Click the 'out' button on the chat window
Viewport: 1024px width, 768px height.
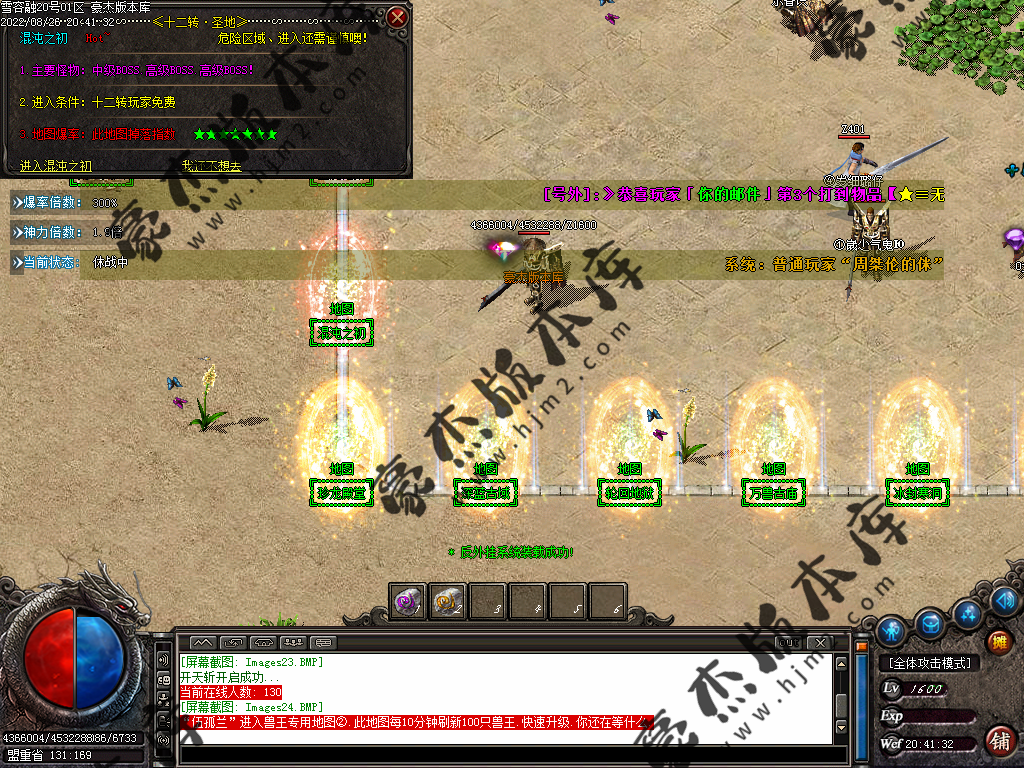tap(789, 641)
